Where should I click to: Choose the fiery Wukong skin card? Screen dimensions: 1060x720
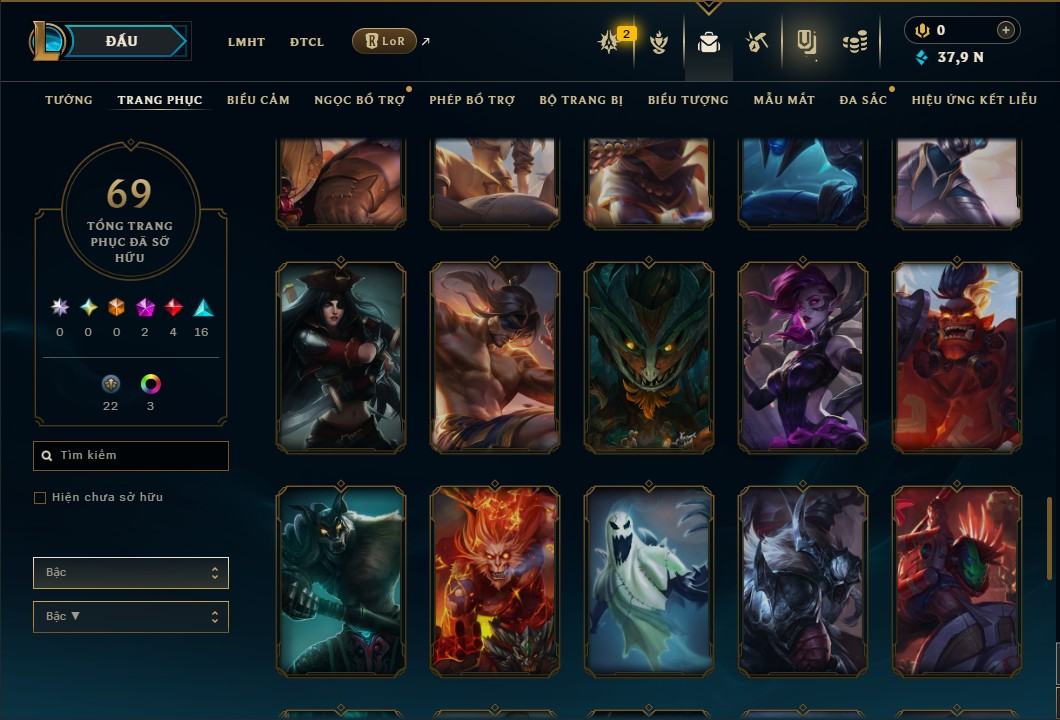pos(495,580)
